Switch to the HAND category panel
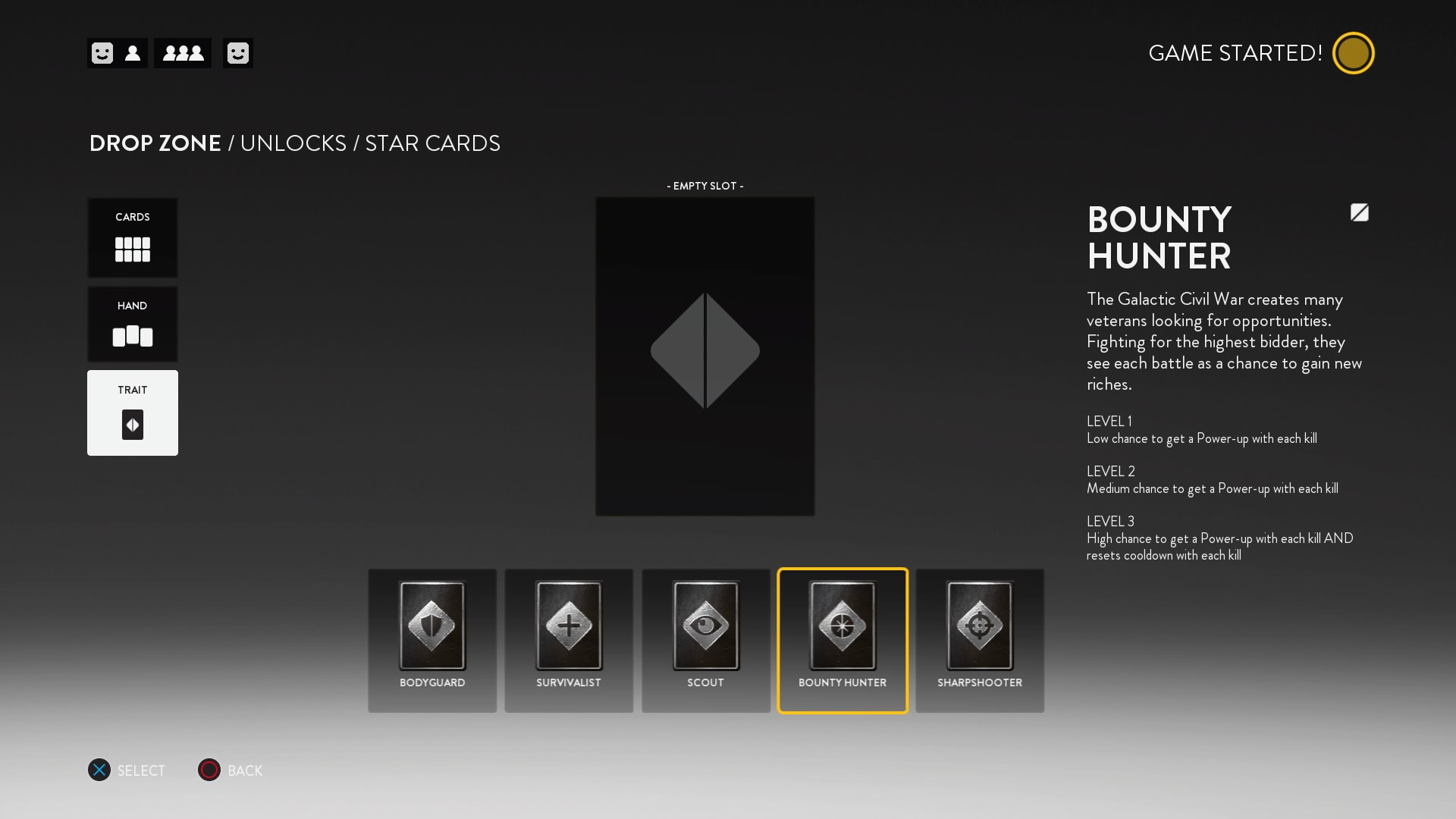Viewport: 1456px width, 819px height. tap(133, 324)
